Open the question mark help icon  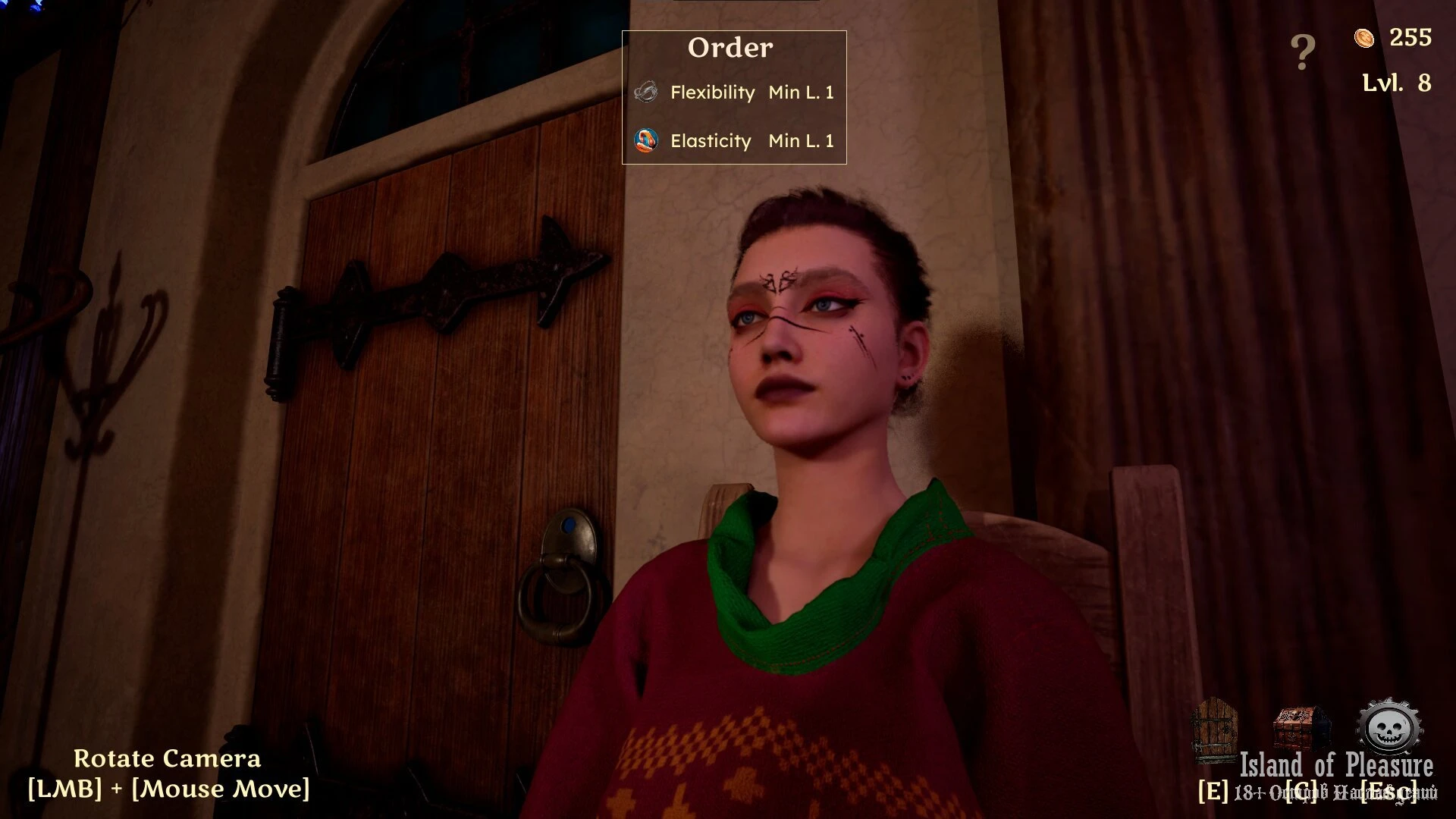coord(1302,52)
